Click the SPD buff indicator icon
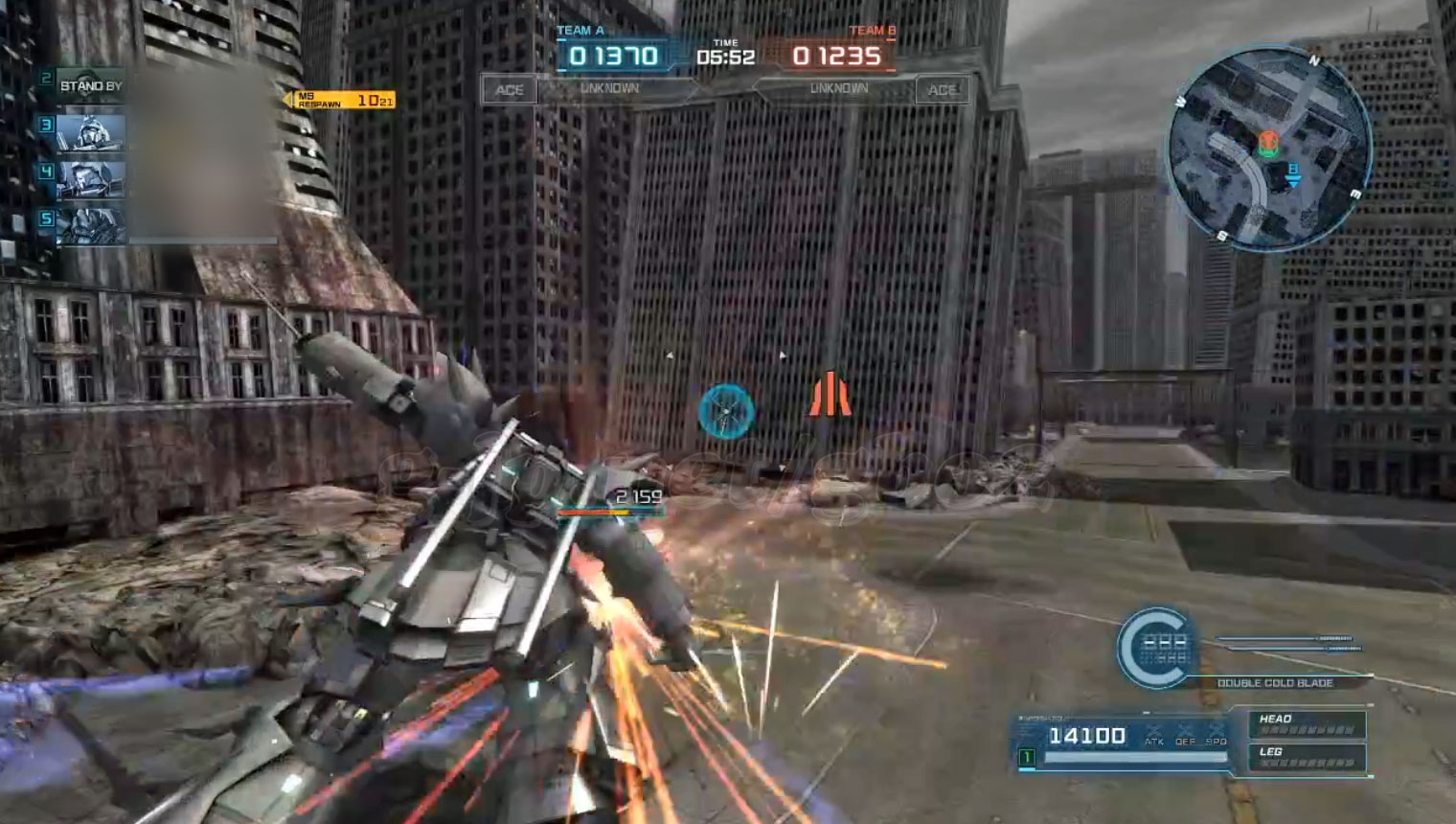The width and height of the screenshot is (1456, 824). pyautogui.click(x=1217, y=735)
